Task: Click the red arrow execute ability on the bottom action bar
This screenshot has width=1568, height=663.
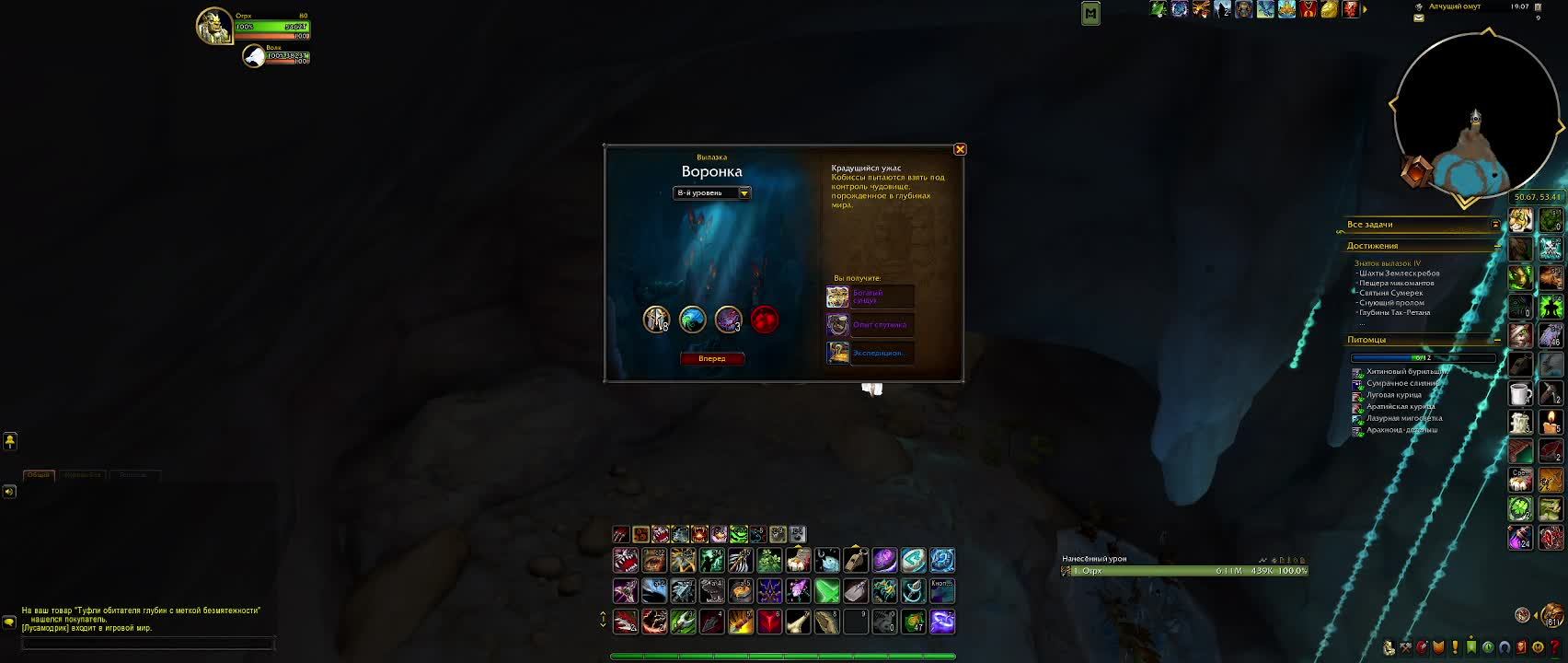Action: pyautogui.click(x=768, y=622)
